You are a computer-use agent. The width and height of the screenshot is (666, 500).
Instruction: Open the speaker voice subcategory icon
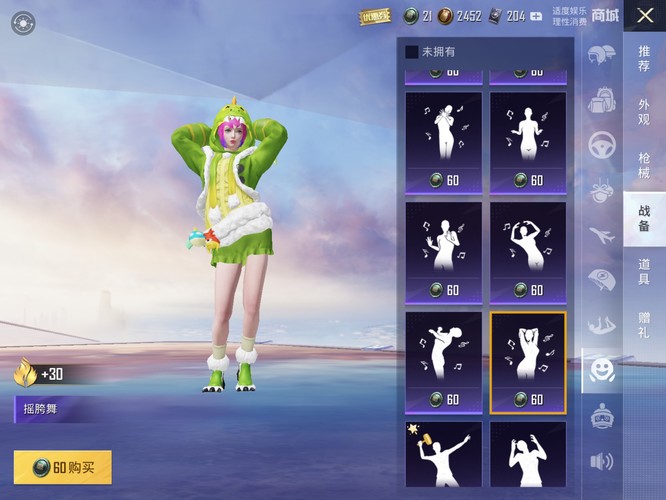click(602, 461)
